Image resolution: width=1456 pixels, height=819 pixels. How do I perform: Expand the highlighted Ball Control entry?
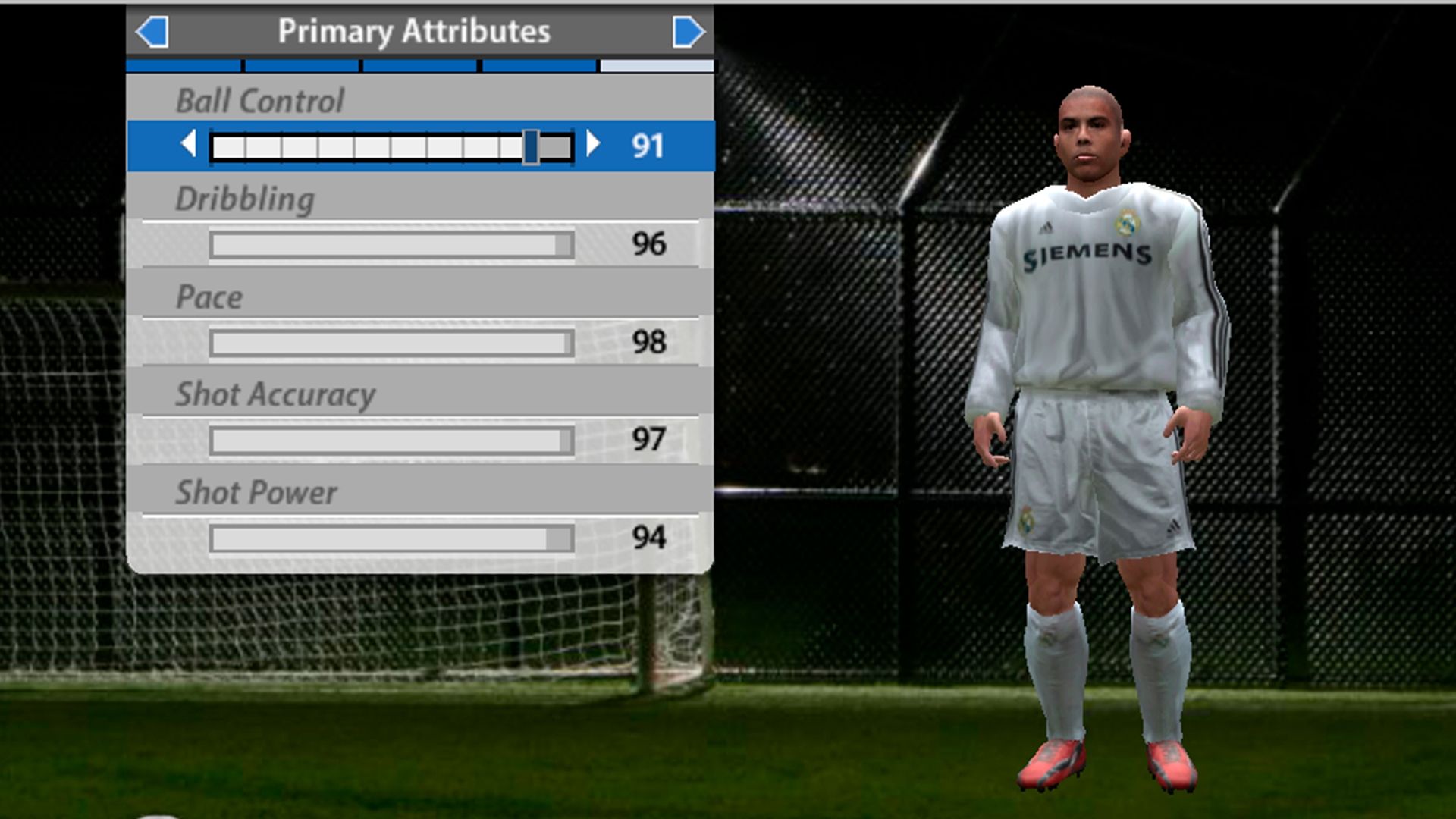click(421, 146)
